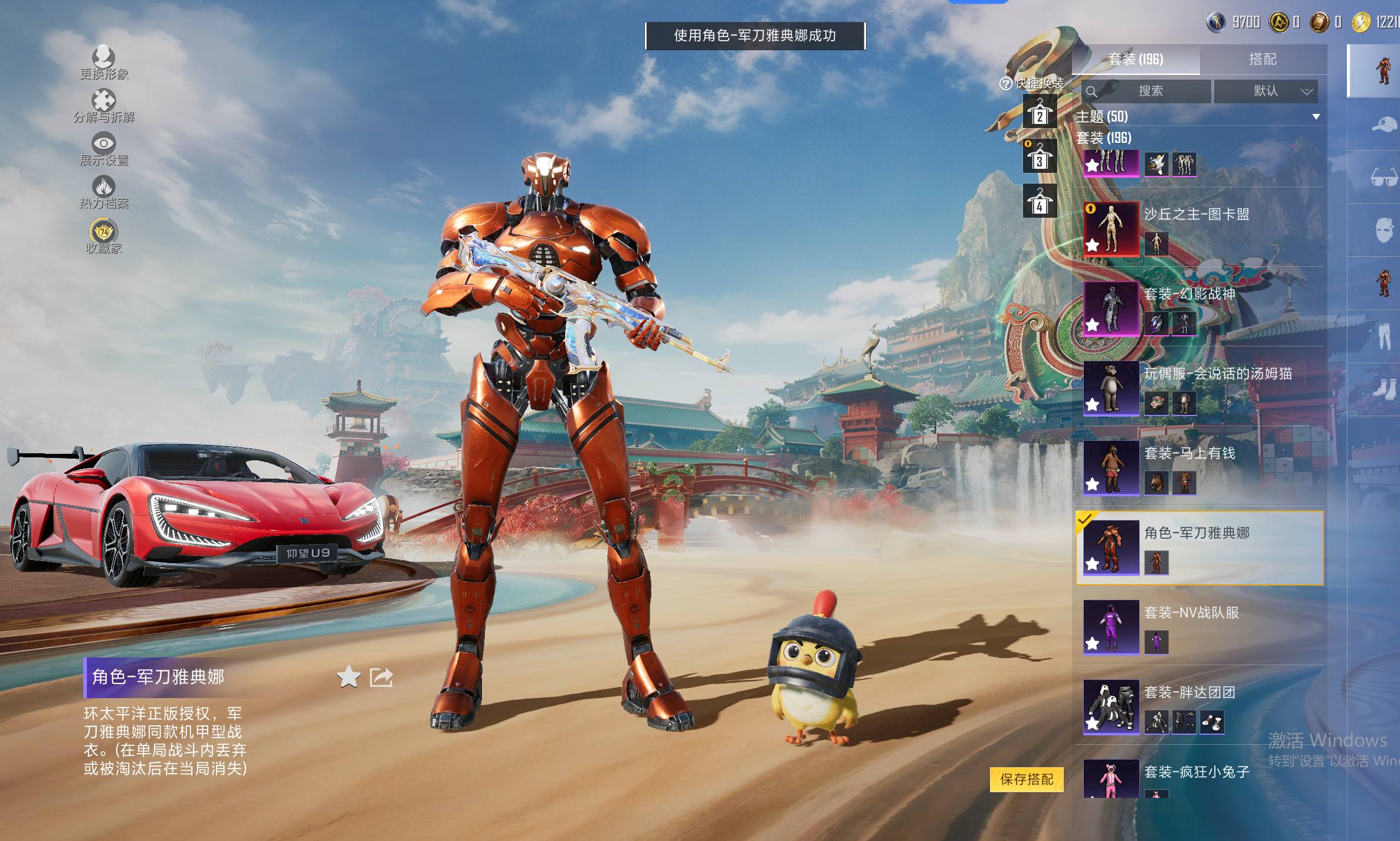Open 展示设置 display settings
This screenshot has height=841, width=1400.
(x=104, y=148)
